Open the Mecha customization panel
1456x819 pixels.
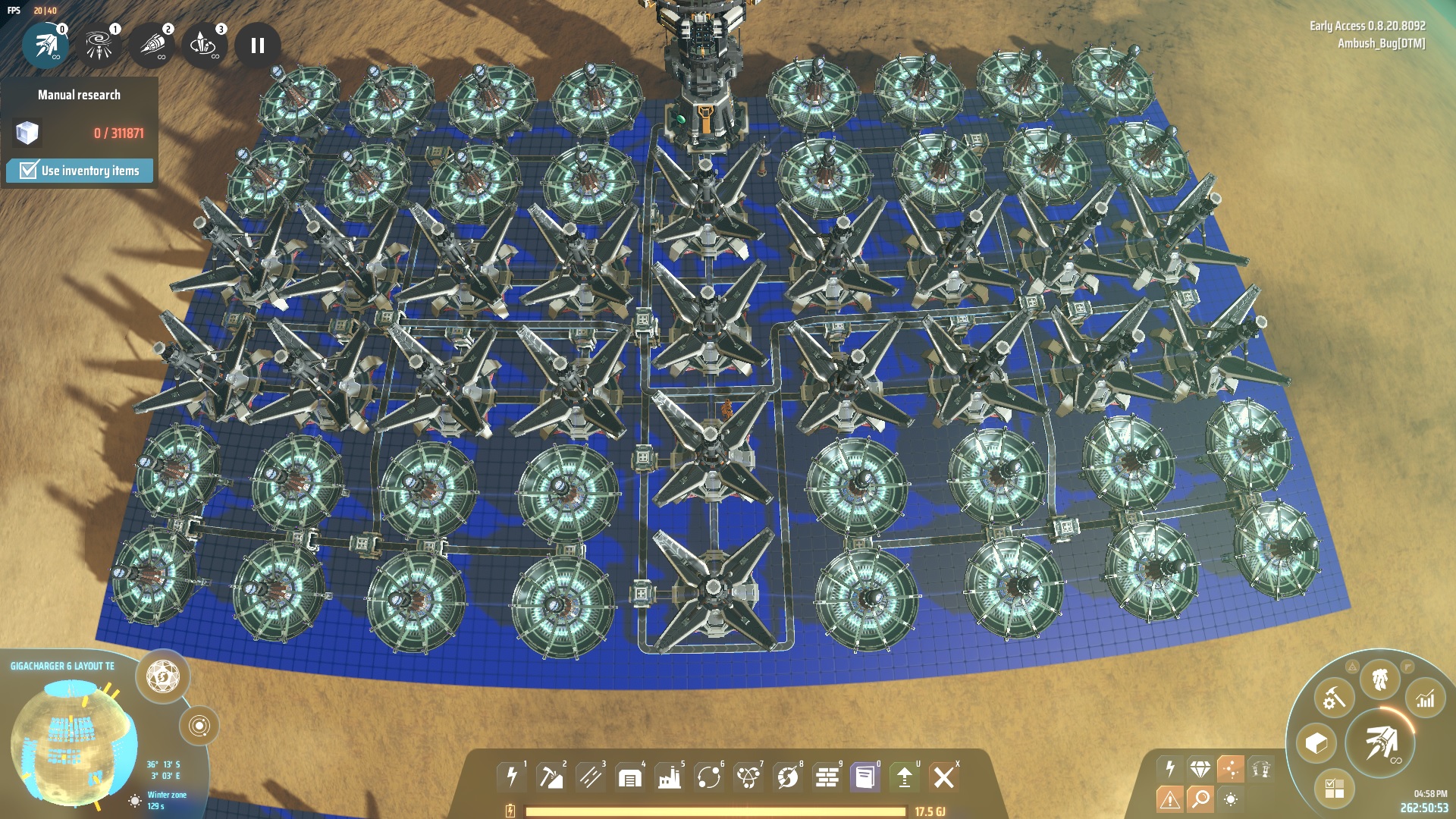[1379, 679]
